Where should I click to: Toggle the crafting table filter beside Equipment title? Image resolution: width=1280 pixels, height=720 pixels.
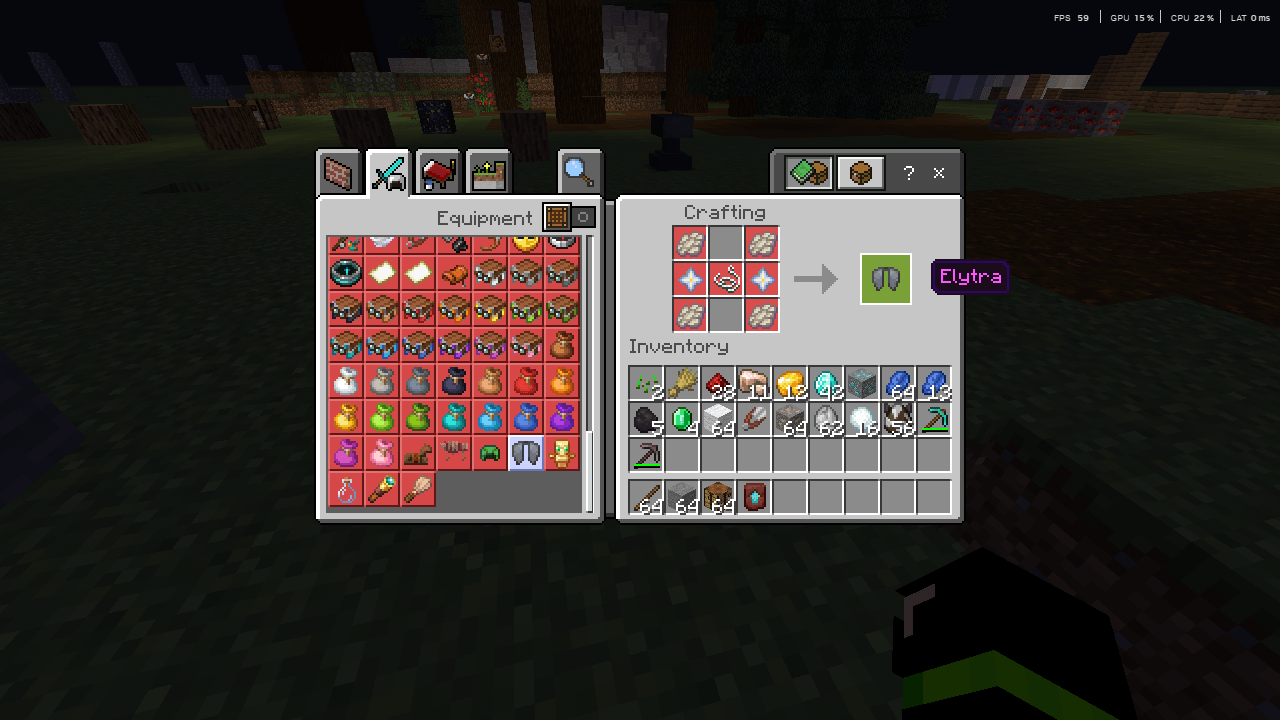click(x=557, y=217)
